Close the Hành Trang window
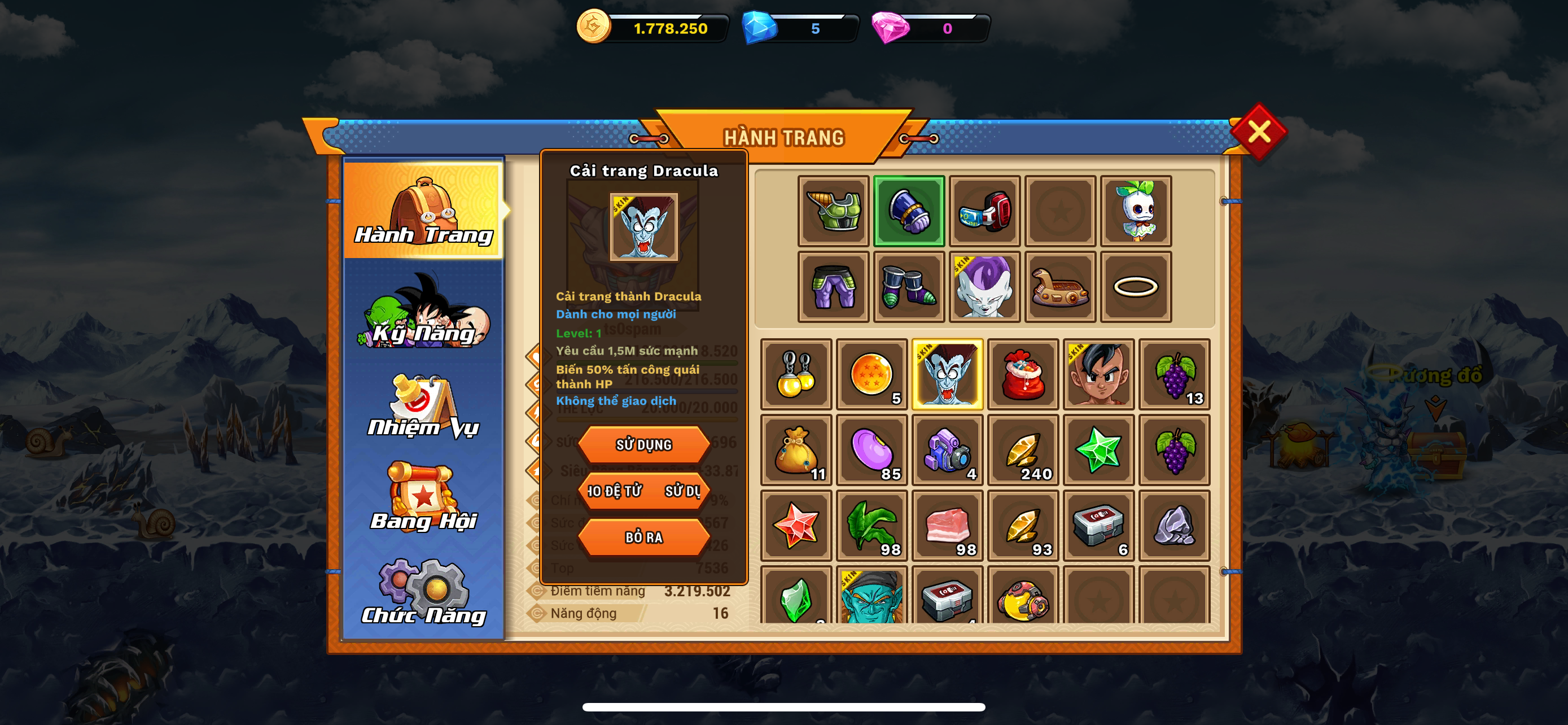This screenshot has height=725, width=1568. pos(1258,132)
